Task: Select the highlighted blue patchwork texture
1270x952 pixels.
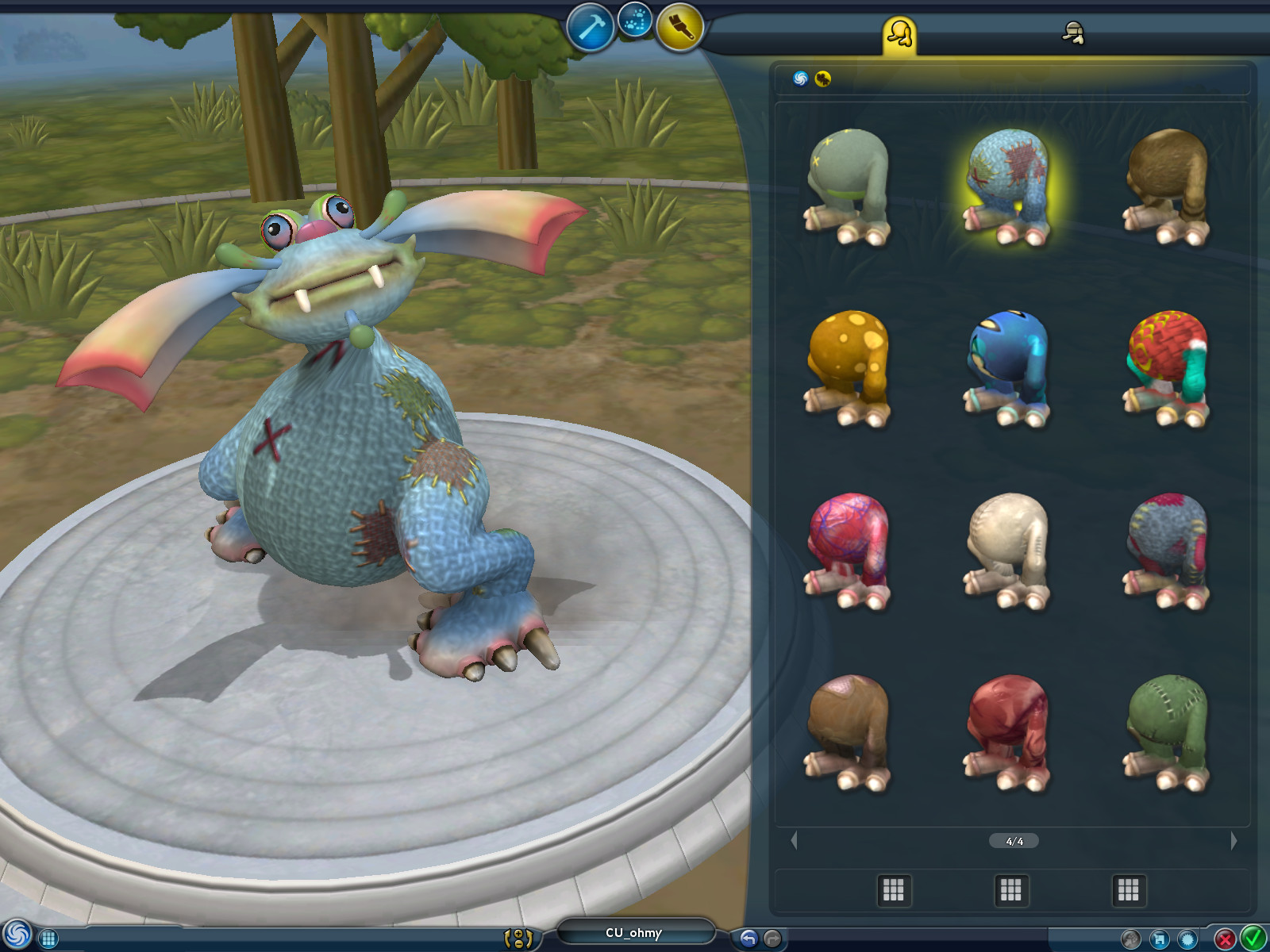Action: (1011, 186)
